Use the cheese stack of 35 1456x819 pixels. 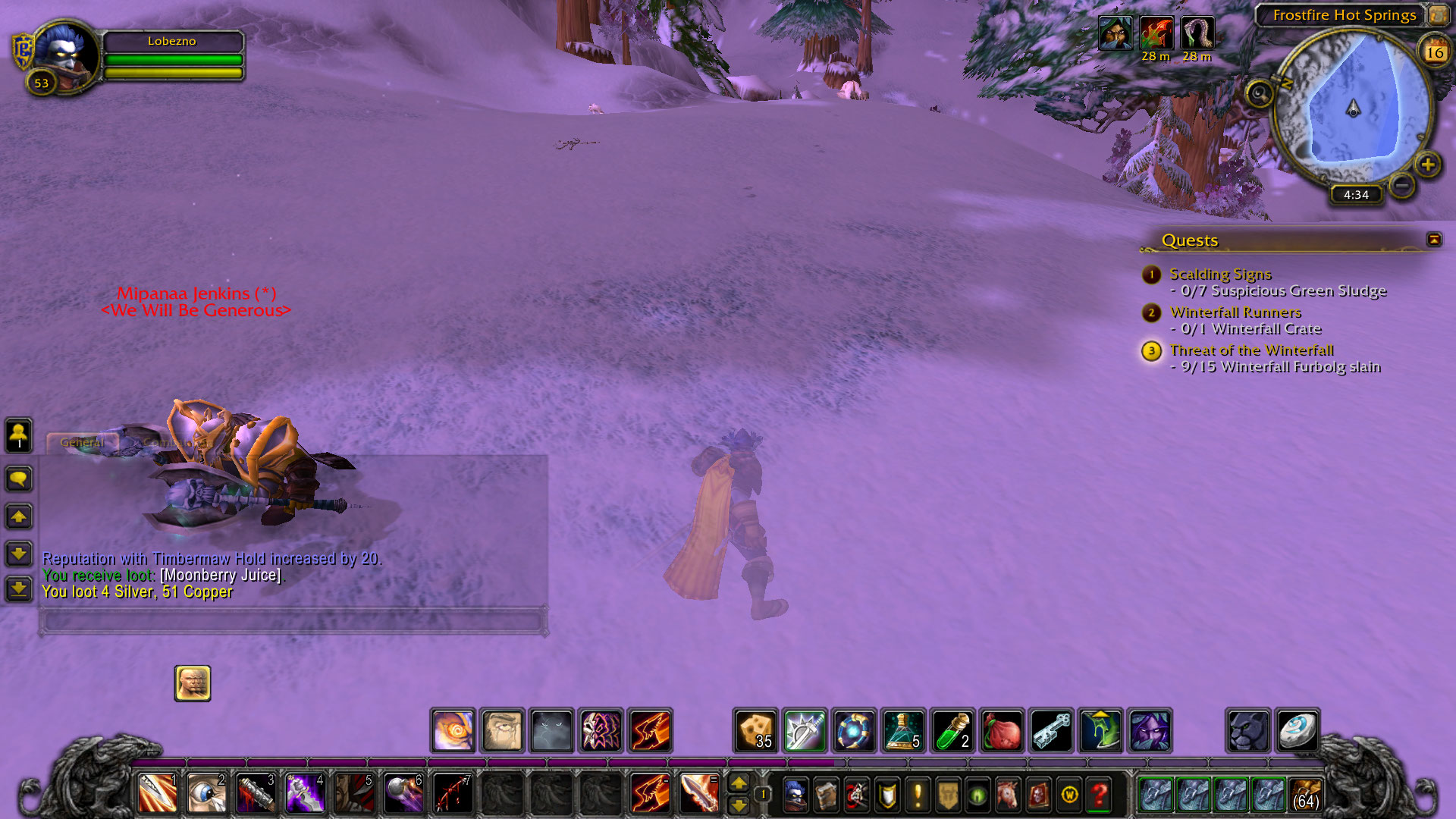755,730
